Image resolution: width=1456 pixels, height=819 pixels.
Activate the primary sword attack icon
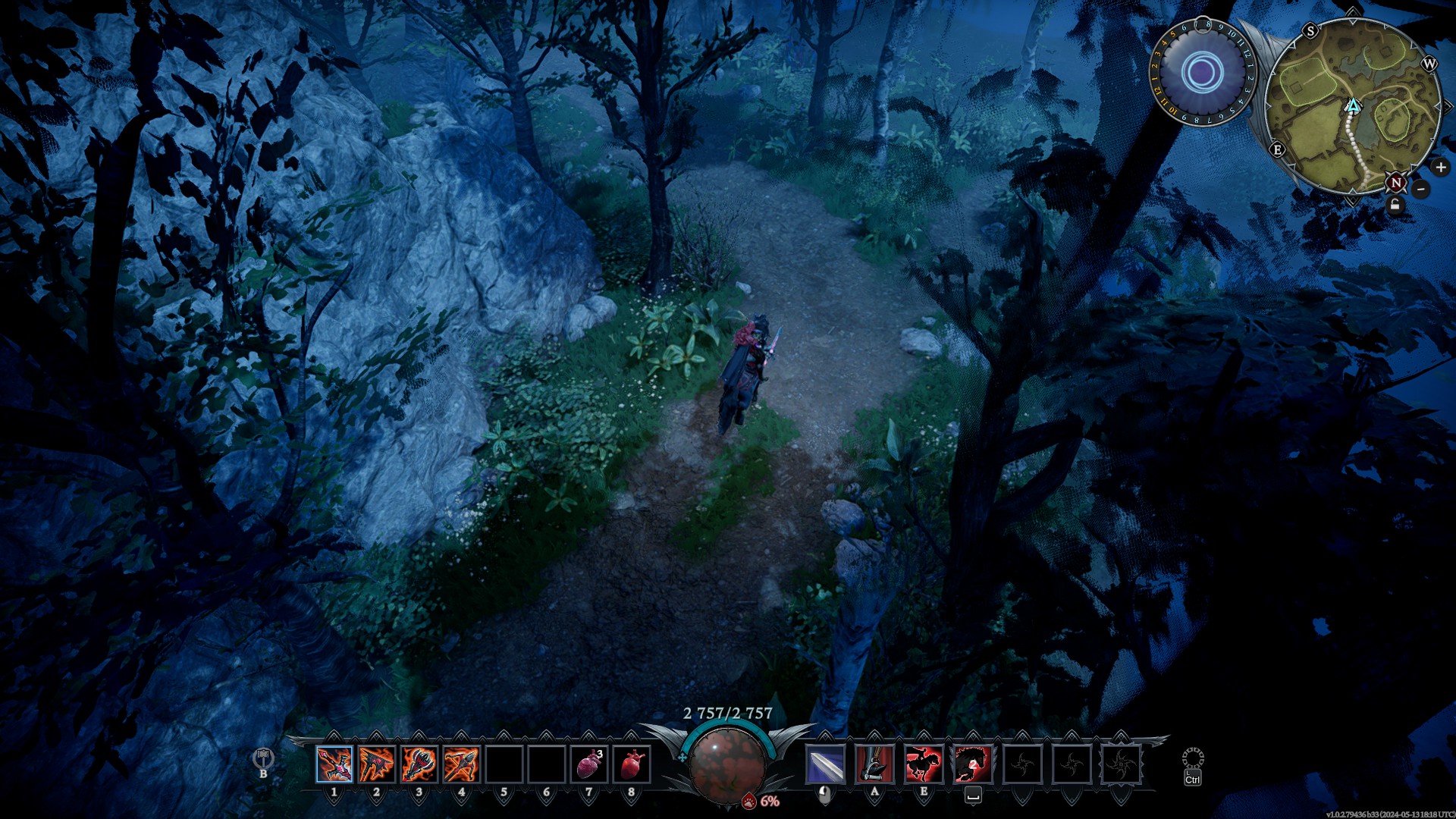pyautogui.click(x=825, y=764)
